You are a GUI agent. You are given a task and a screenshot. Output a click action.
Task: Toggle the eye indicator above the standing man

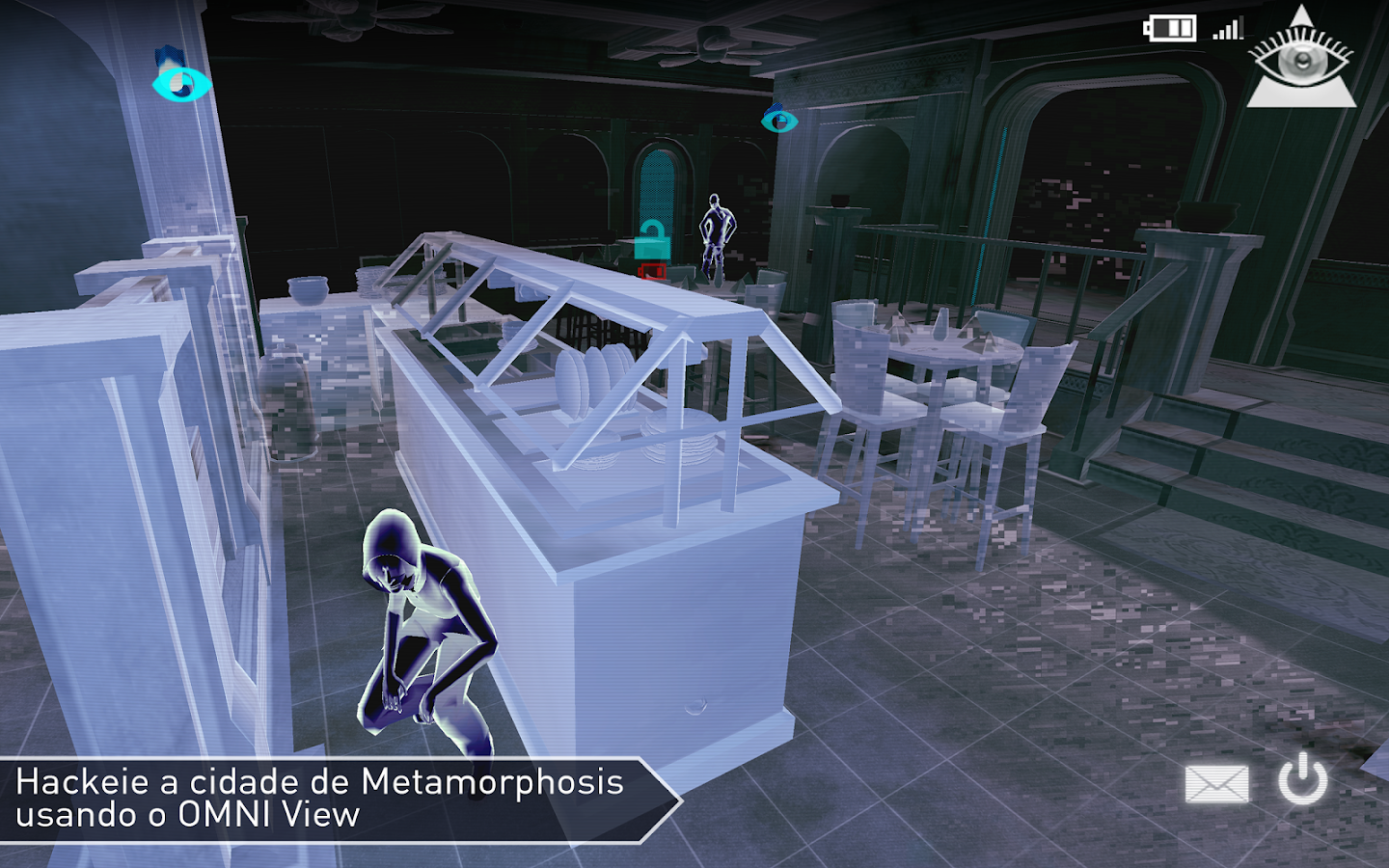tap(777, 122)
